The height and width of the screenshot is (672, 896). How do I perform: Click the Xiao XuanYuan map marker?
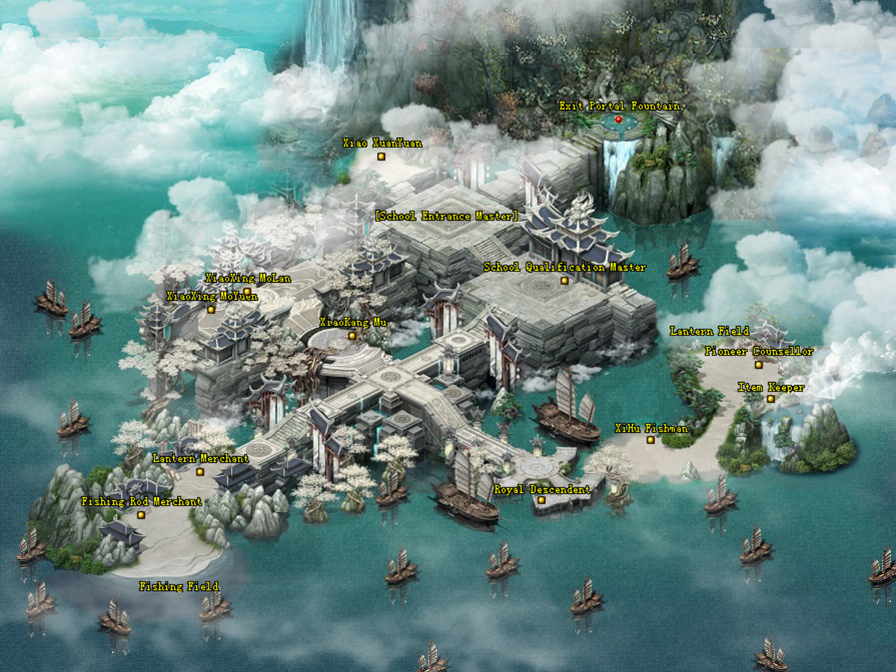point(381,156)
